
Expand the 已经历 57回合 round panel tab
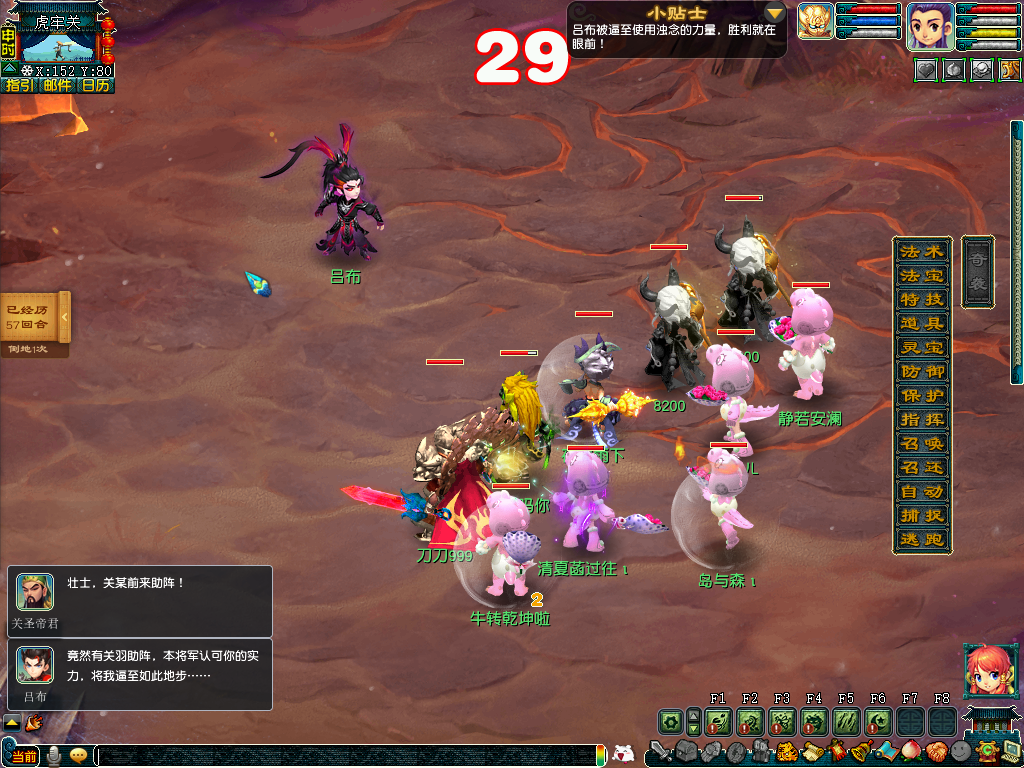click(65, 317)
